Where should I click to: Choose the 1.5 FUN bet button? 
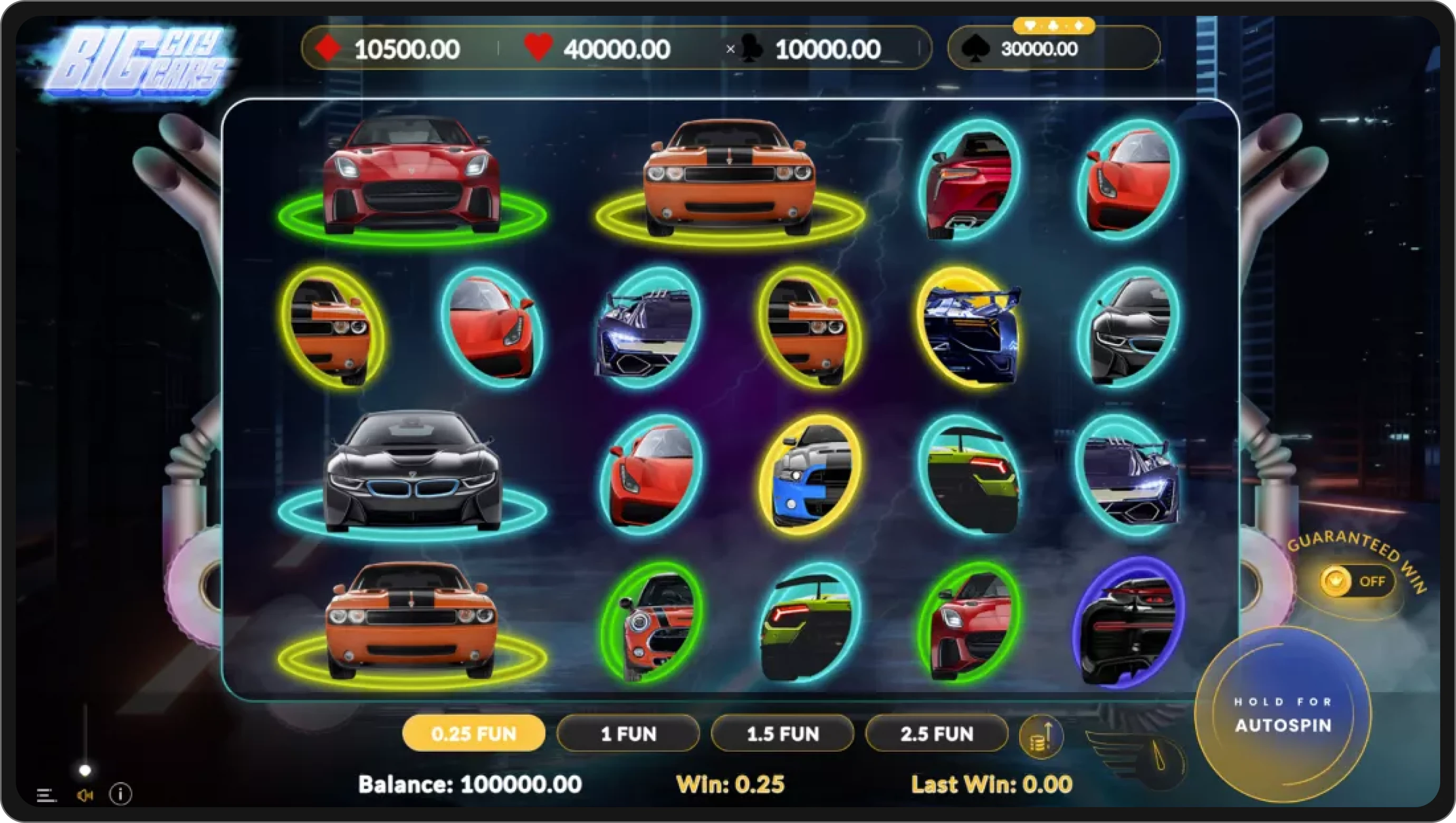click(782, 733)
